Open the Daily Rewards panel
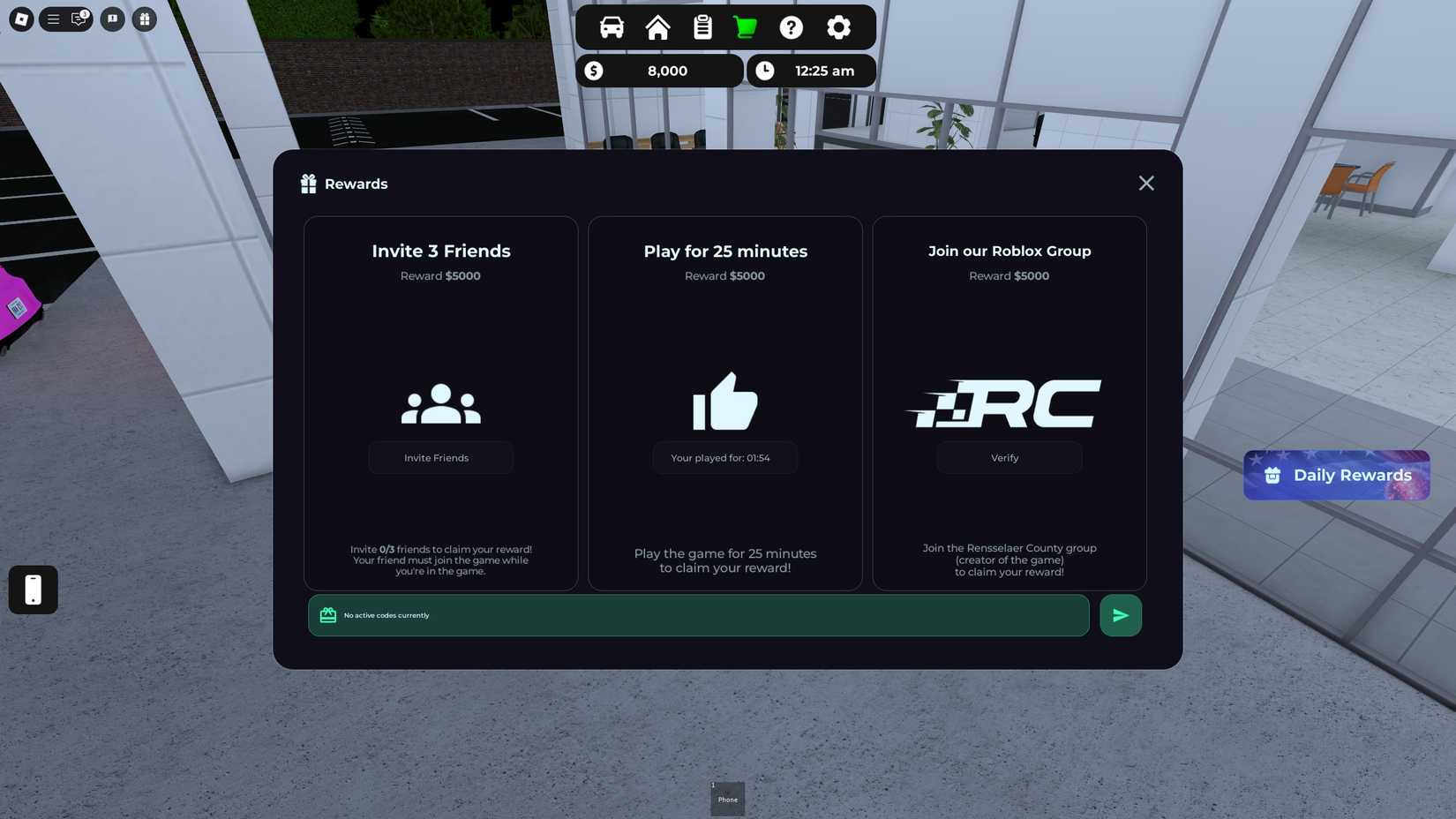 1336,475
